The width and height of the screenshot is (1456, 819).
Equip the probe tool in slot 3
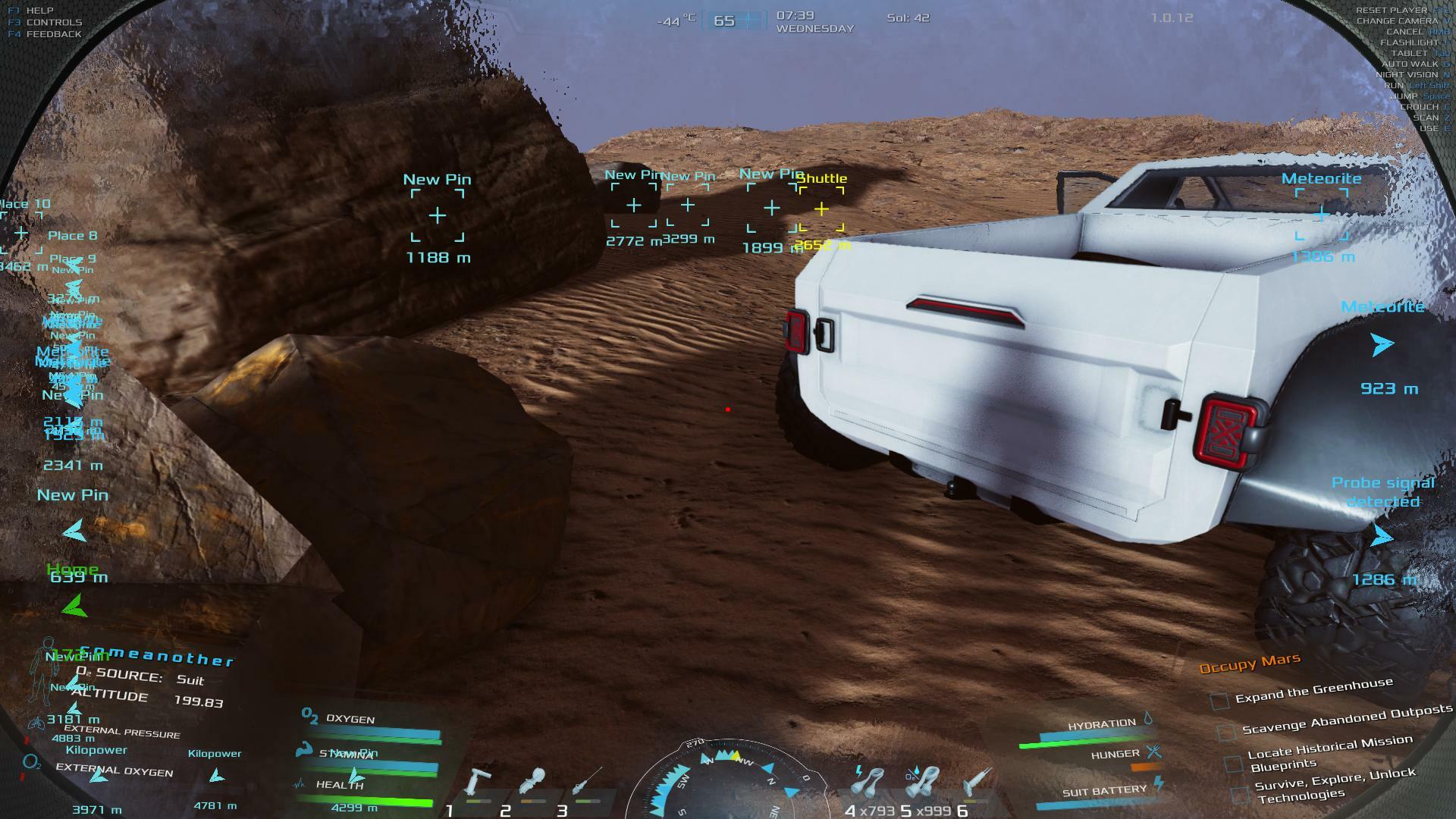[586, 783]
